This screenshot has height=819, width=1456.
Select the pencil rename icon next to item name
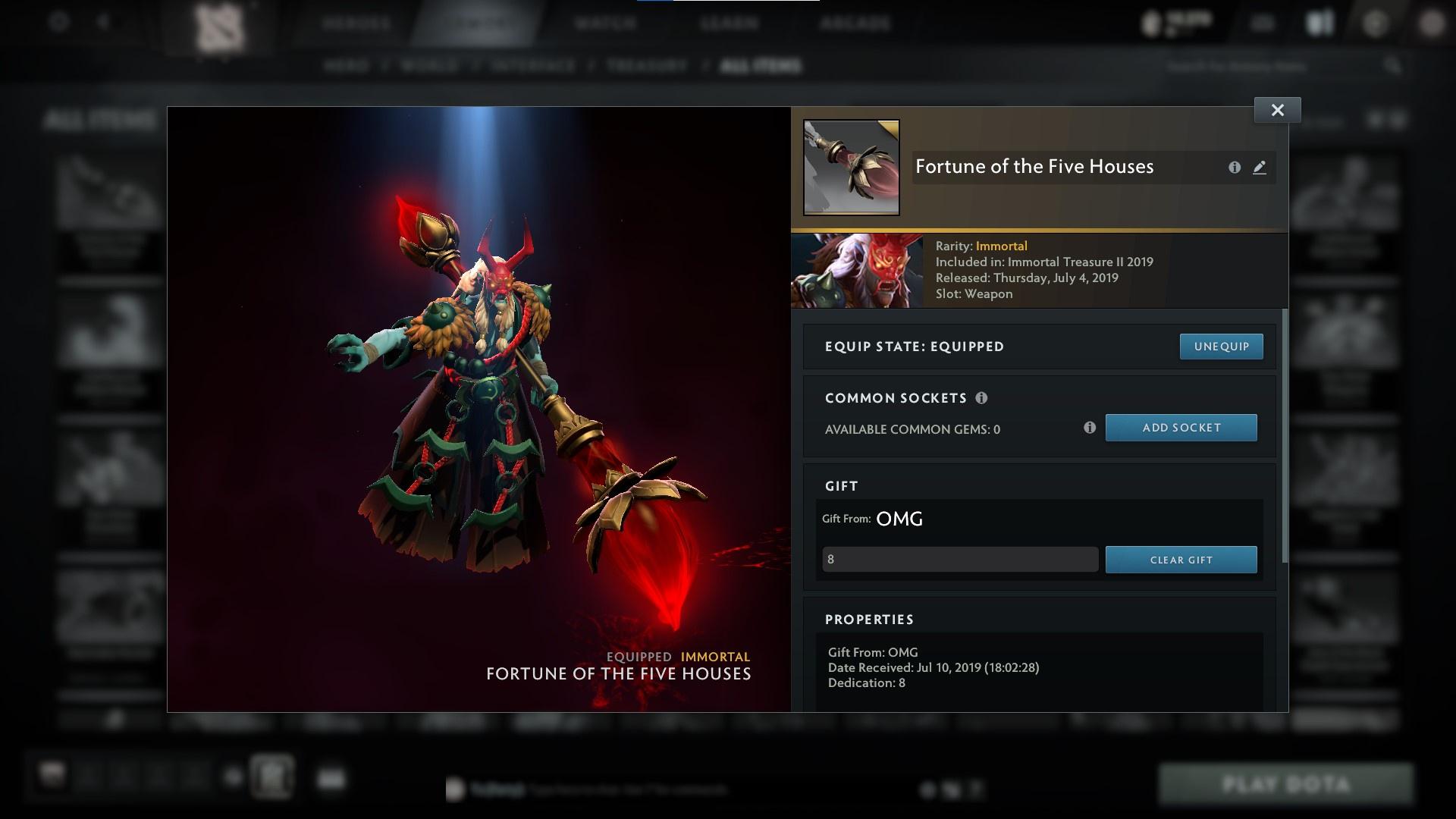tap(1260, 168)
